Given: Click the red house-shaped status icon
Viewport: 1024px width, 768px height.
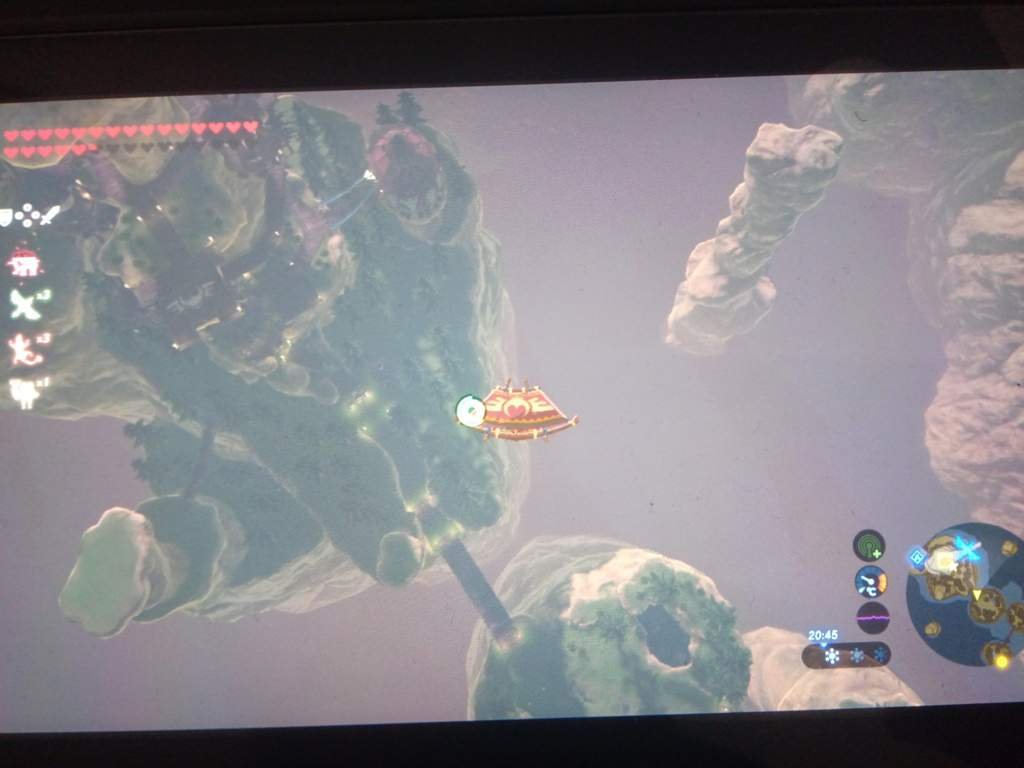Looking at the screenshot, I should [x=23, y=263].
